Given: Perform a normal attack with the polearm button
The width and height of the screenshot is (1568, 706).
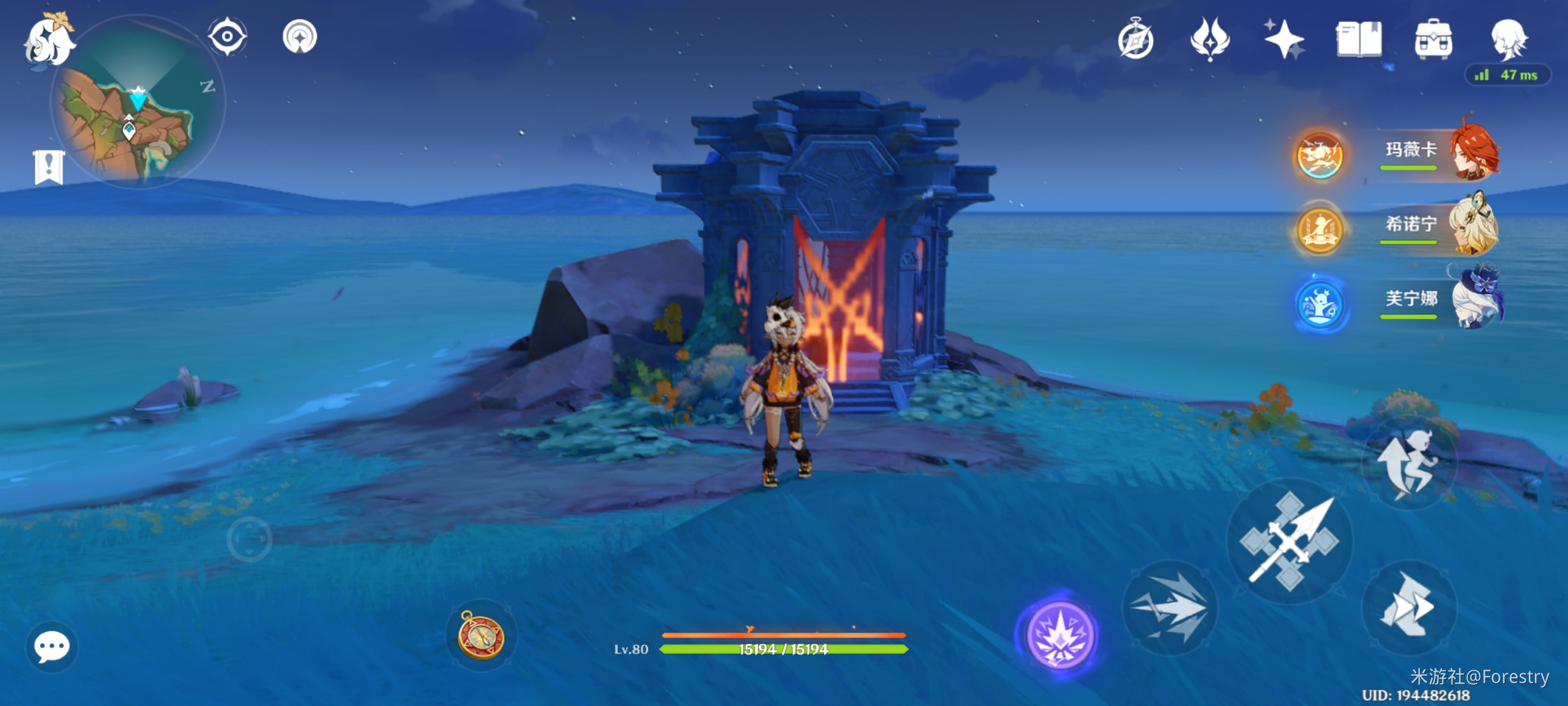Looking at the screenshot, I should click(x=1289, y=541).
